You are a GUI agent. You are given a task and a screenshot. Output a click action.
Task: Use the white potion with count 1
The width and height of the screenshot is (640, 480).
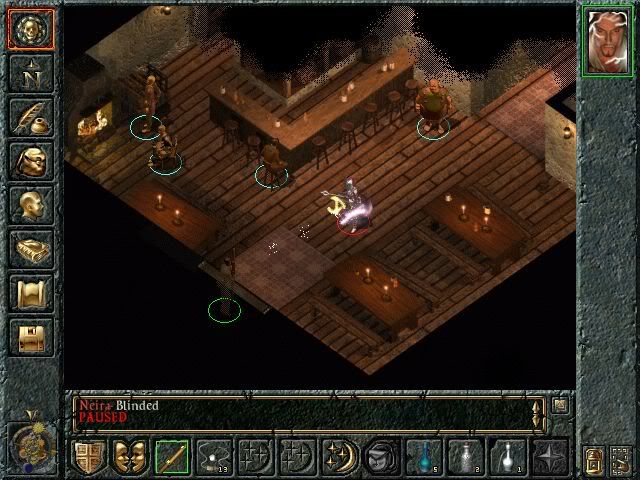507,458
